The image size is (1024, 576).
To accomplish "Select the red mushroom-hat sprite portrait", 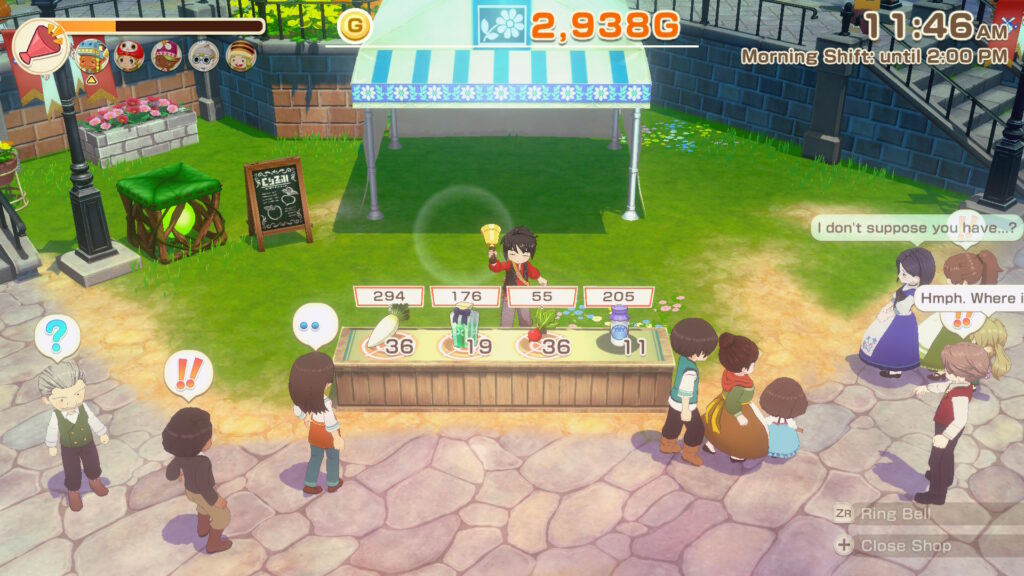I will [x=129, y=56].
